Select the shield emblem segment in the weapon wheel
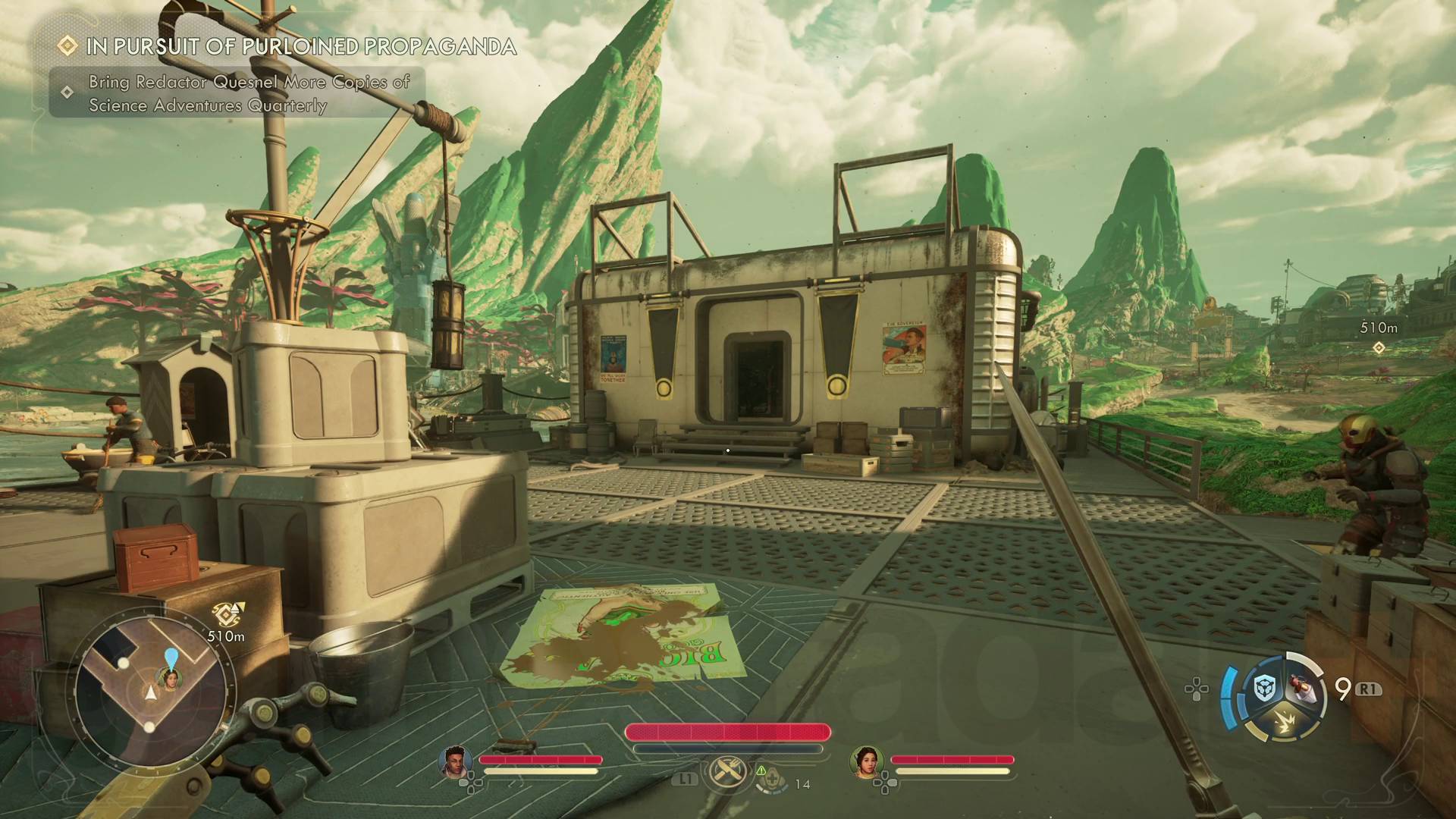Image resolution: width=1456 pixels, height=819 pixels. [1264, 689]
